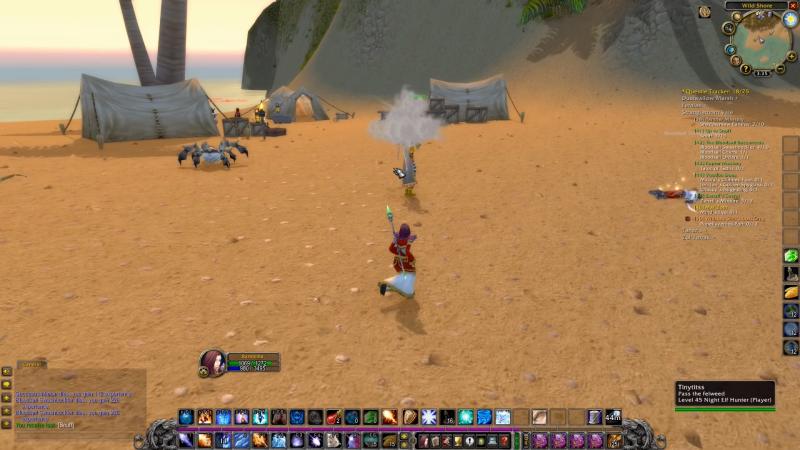The height and width of the screenshot is (450, 800).
Task: Activate the white frost starburst spell
Action: [x=428, y=417]
